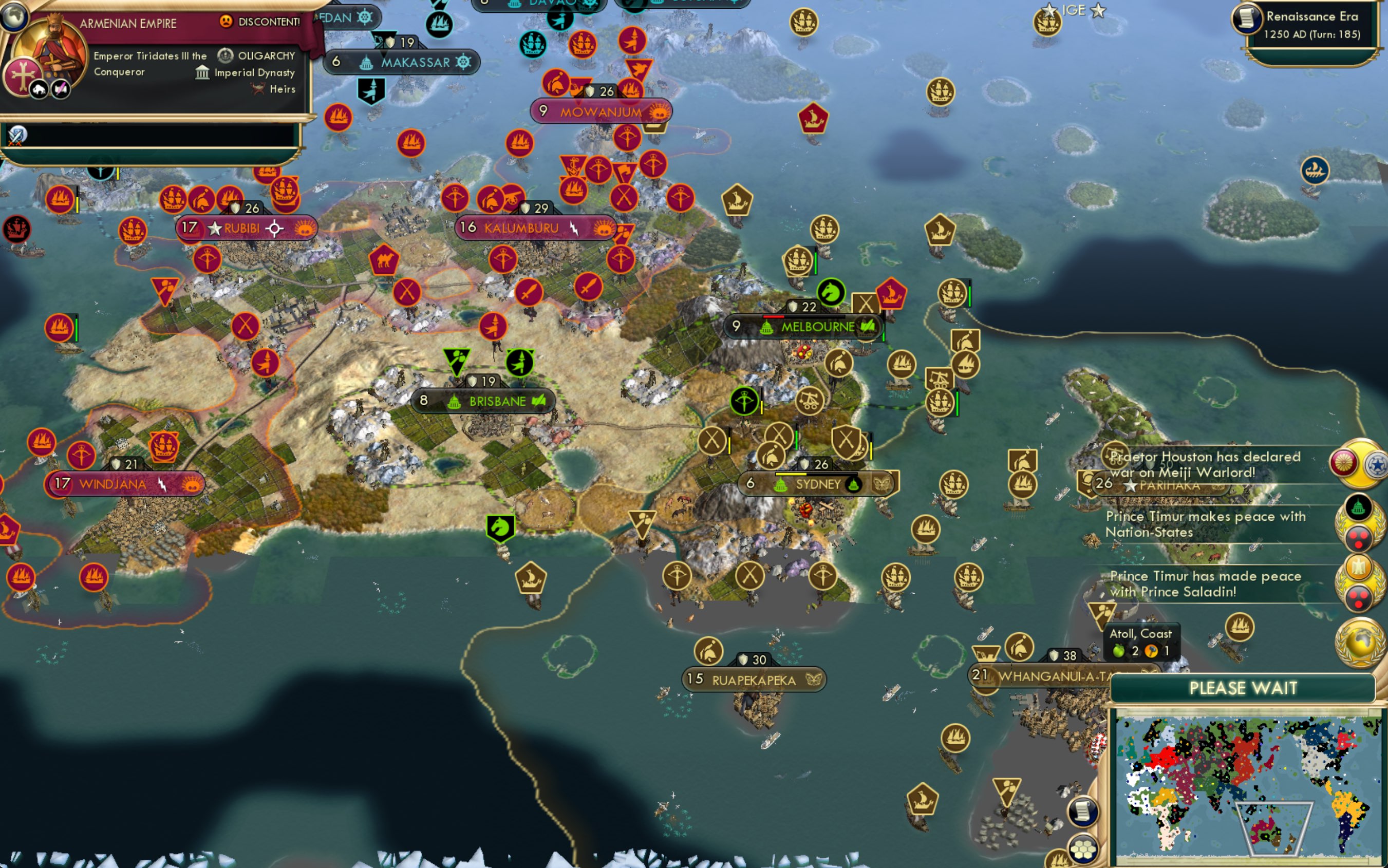
Task: Open the Sydney city screen
Action: point(815,484)
